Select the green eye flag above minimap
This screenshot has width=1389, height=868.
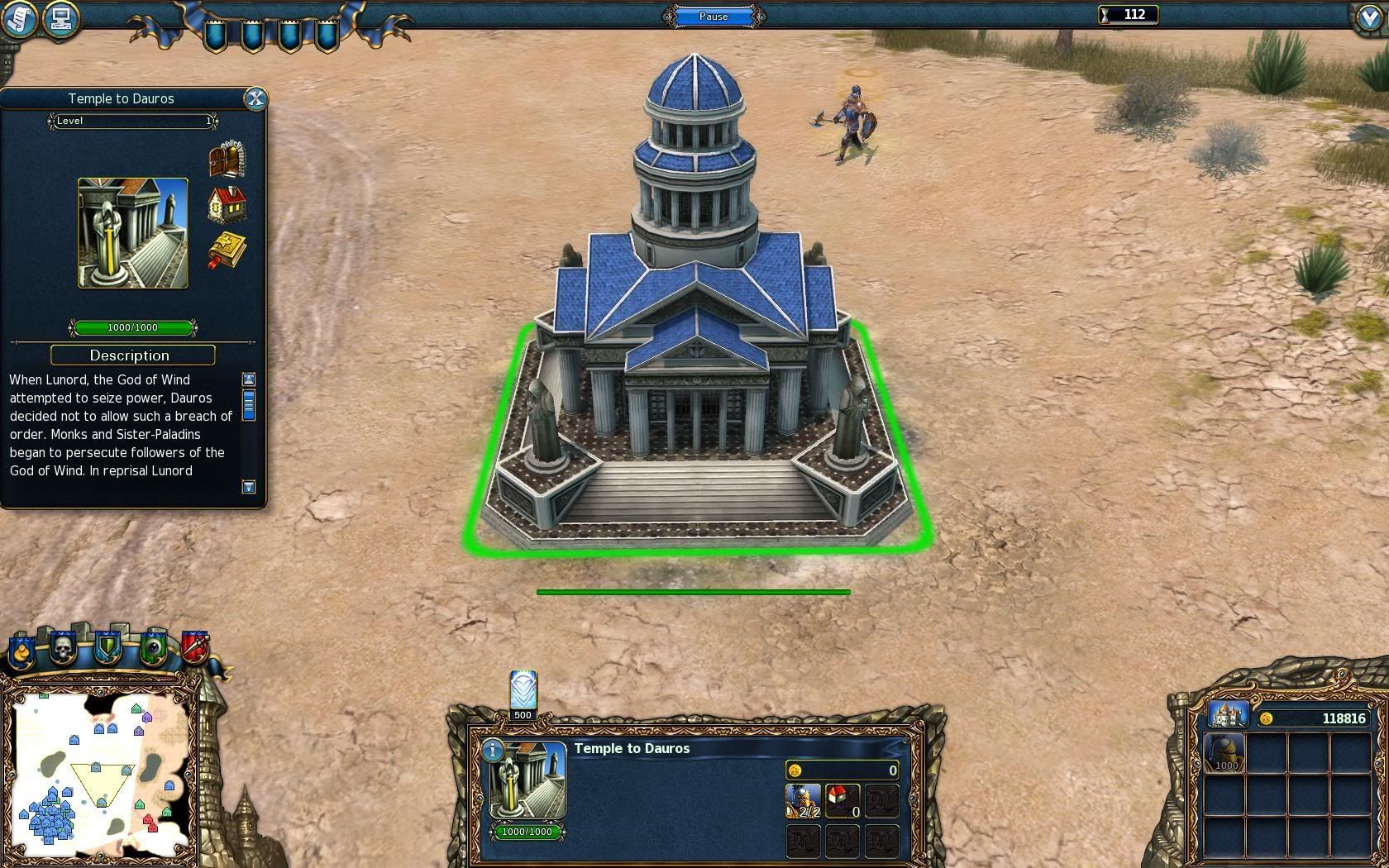pyautogui.click(x=152, y=648)
